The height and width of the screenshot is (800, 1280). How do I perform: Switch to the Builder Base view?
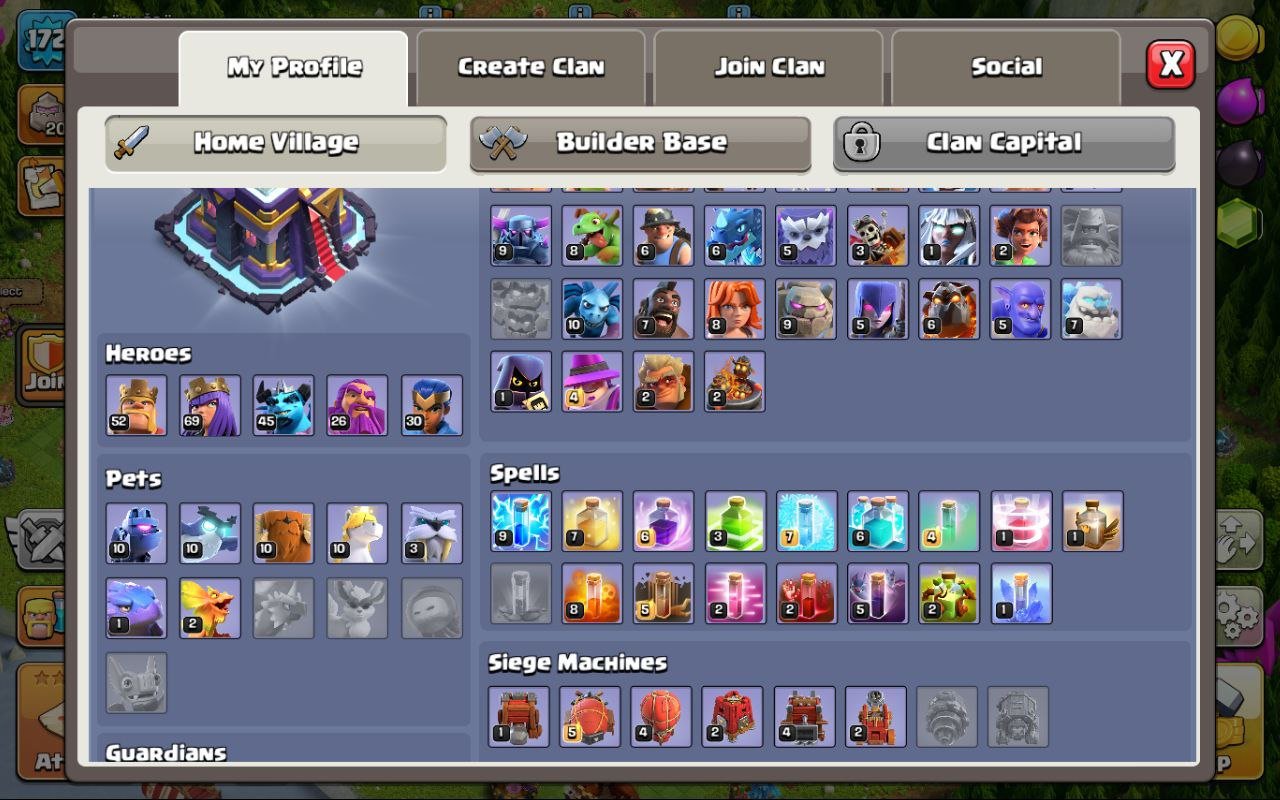[x=640, y=142]
